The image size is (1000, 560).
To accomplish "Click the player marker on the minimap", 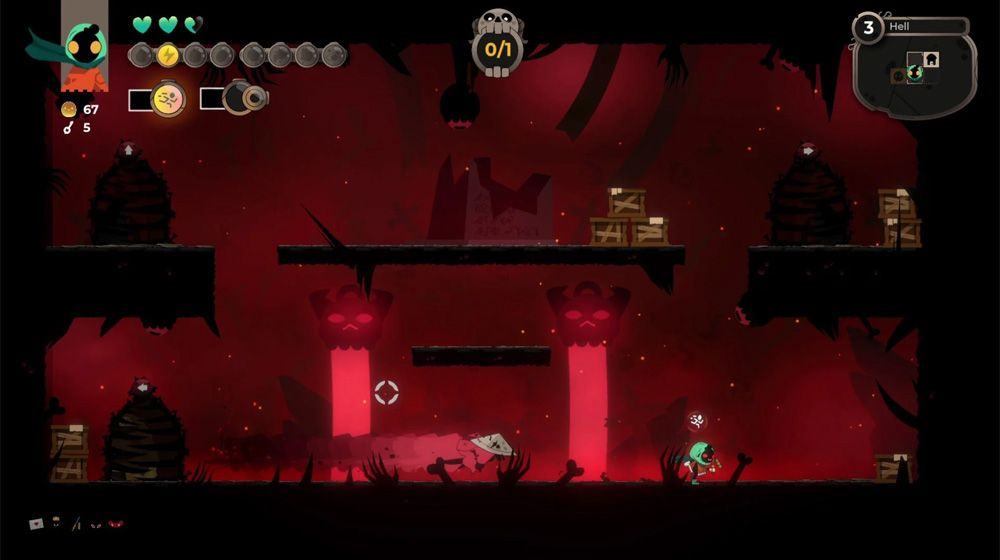I will click(x=914, y=74).
